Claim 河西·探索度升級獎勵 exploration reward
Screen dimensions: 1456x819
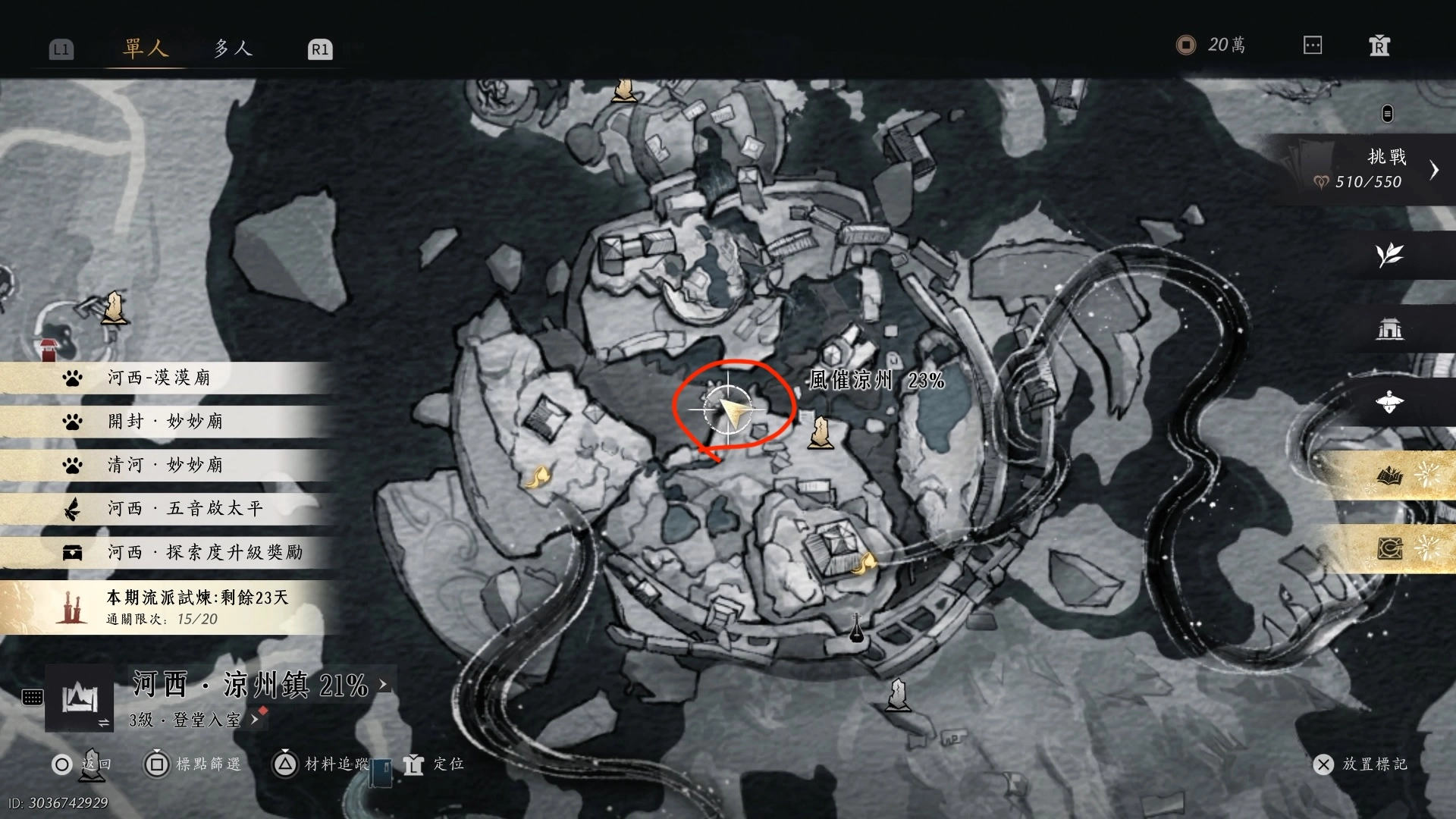point(205,552)
